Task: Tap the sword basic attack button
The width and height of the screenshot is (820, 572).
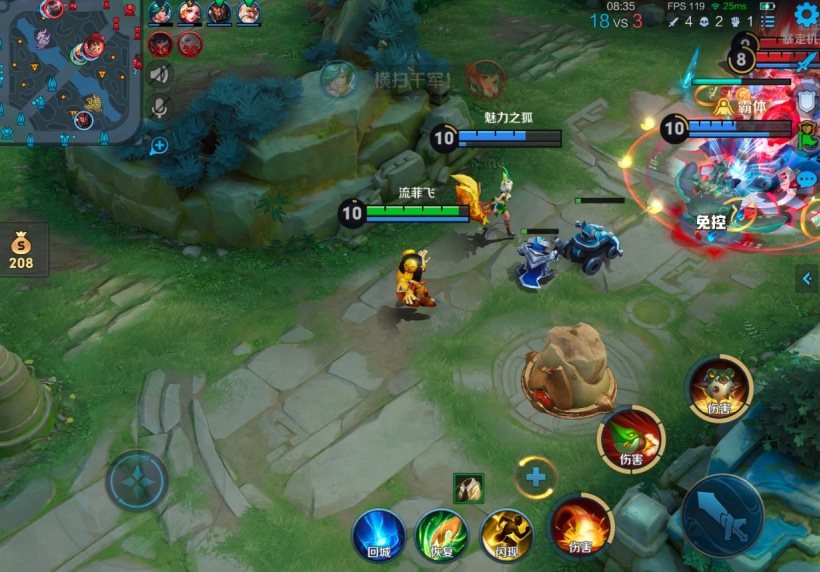Action: tap(722, 514)
